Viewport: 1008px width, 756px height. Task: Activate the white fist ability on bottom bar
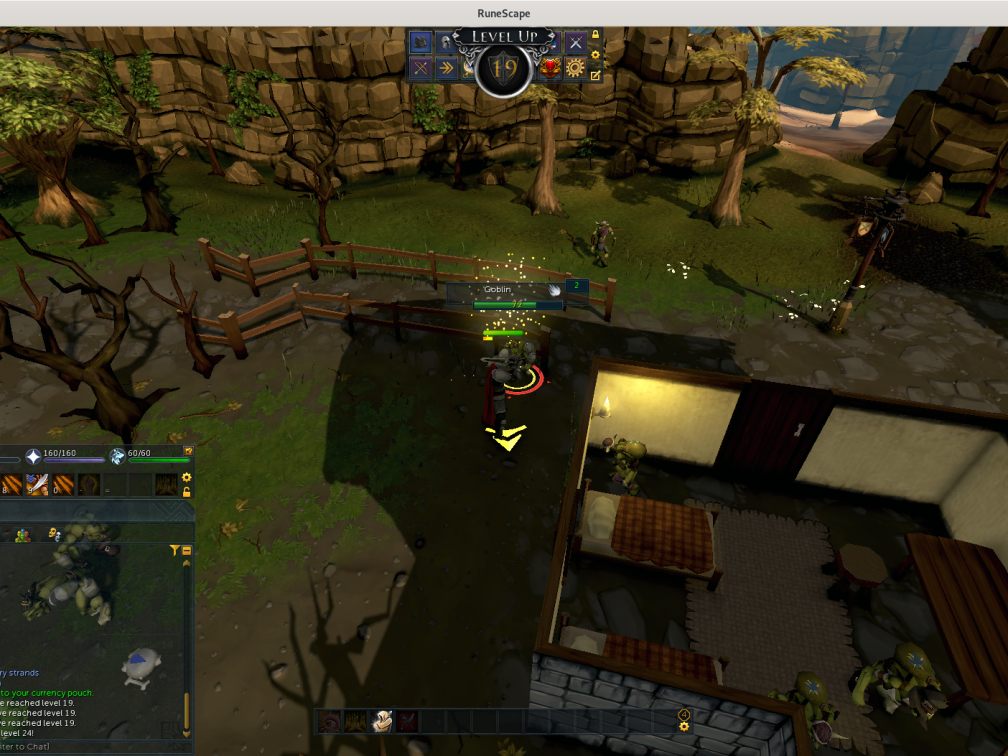(x=382, y=721)
